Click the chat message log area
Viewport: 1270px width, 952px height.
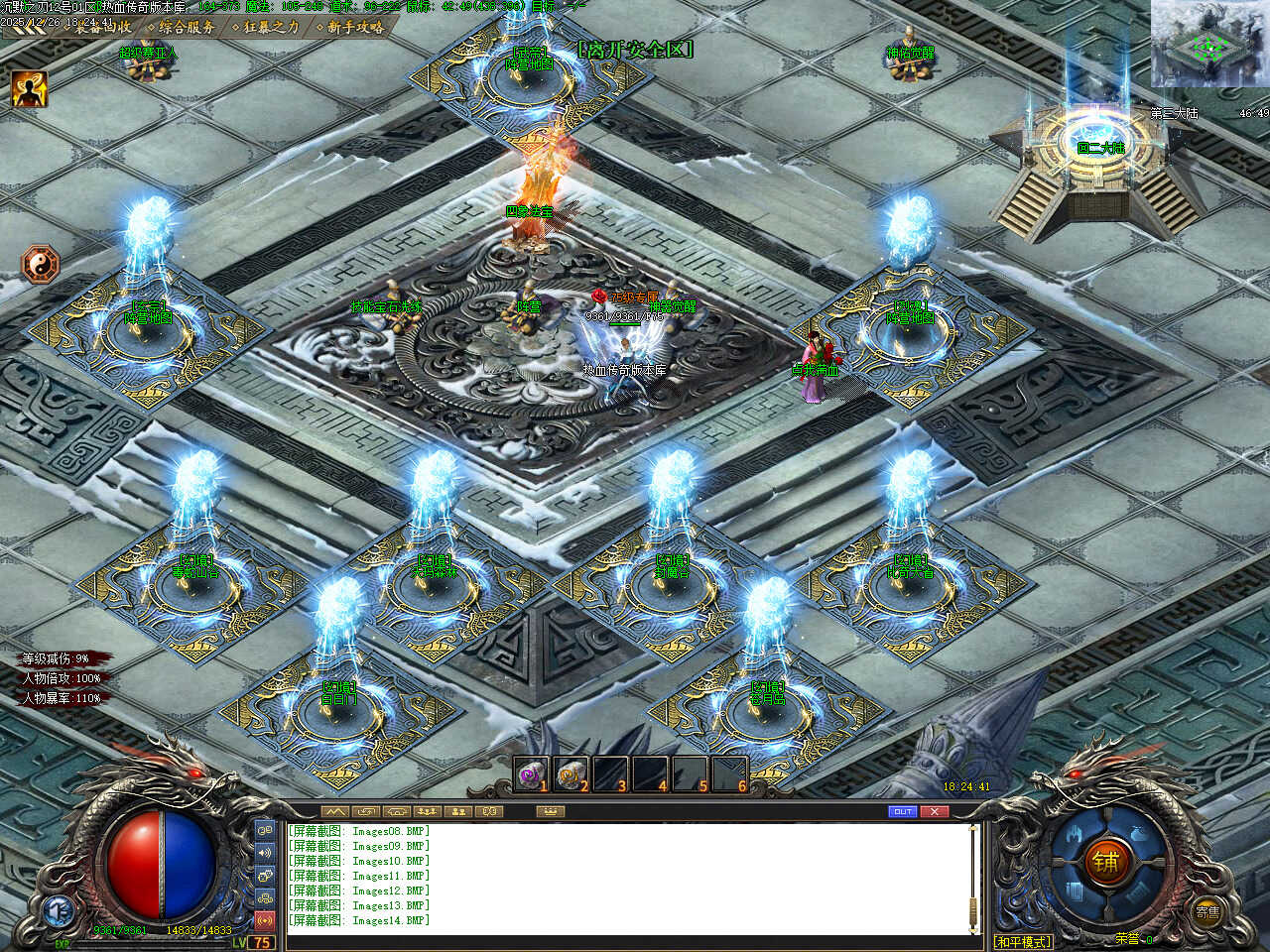(x=625, y=878)
